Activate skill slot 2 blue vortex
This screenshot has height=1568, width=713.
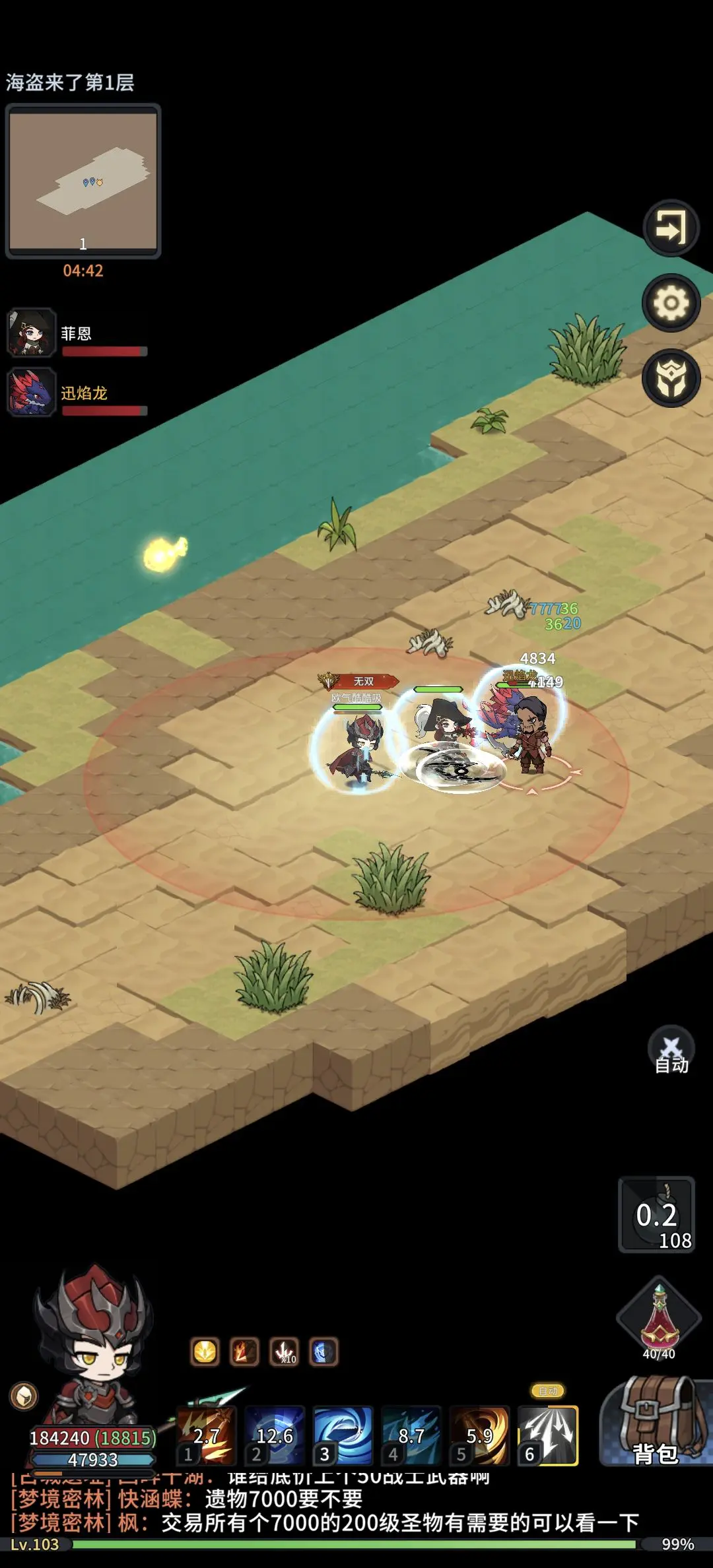275,1436
